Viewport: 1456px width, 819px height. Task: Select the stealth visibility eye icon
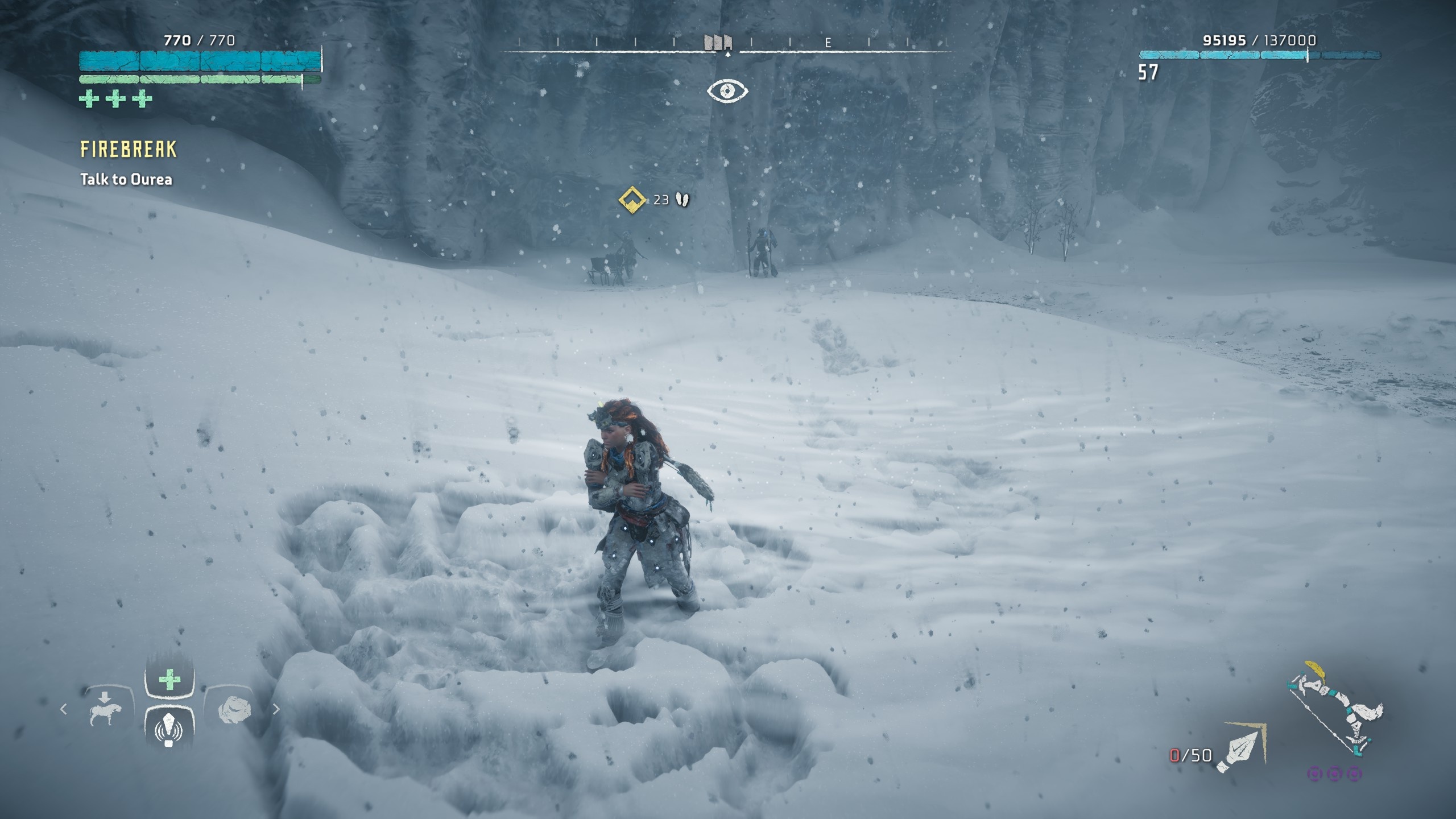pyautogui.click(x=727, y=91)
